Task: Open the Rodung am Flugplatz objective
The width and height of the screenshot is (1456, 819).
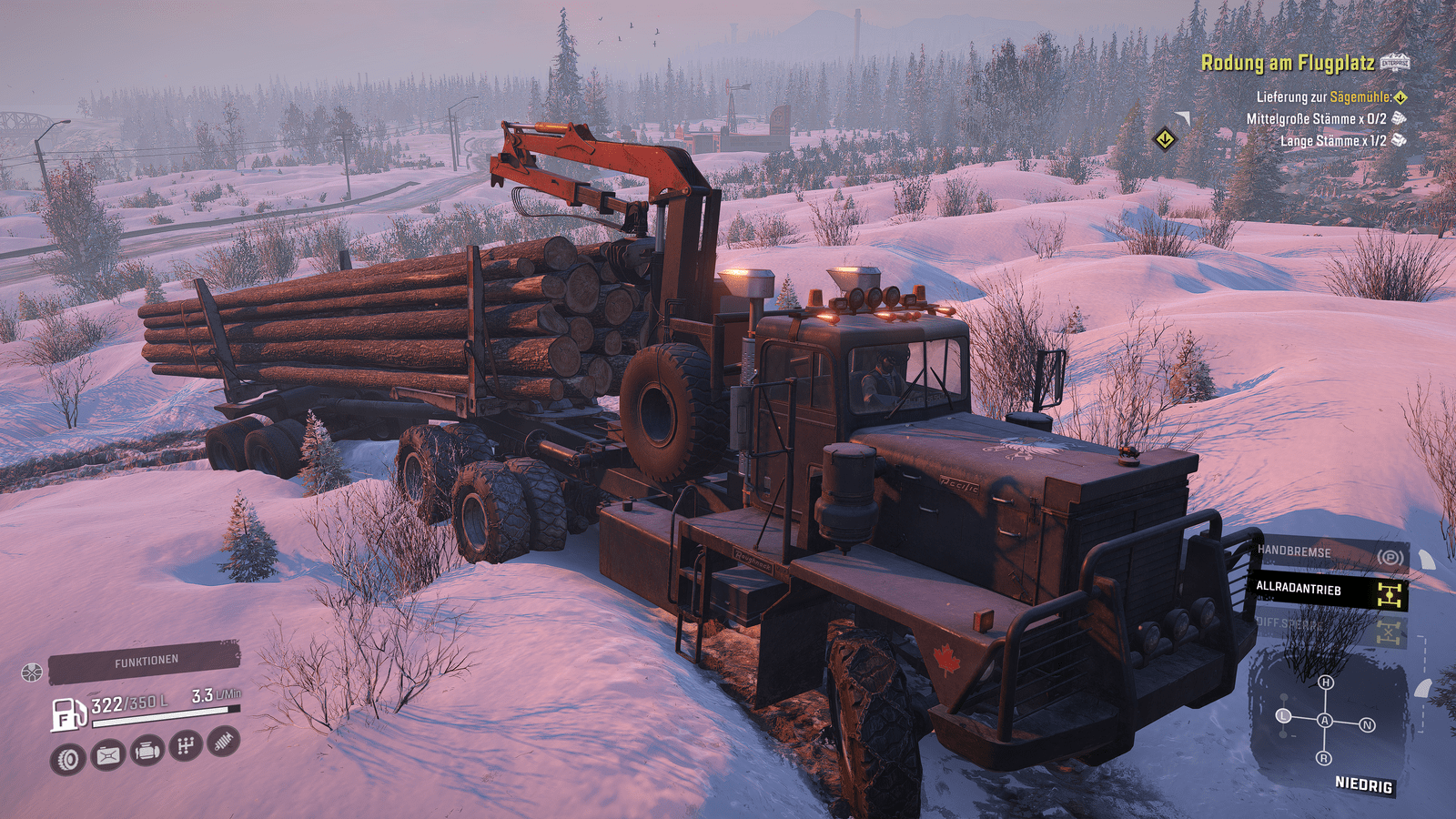Action: (1287, 63)
